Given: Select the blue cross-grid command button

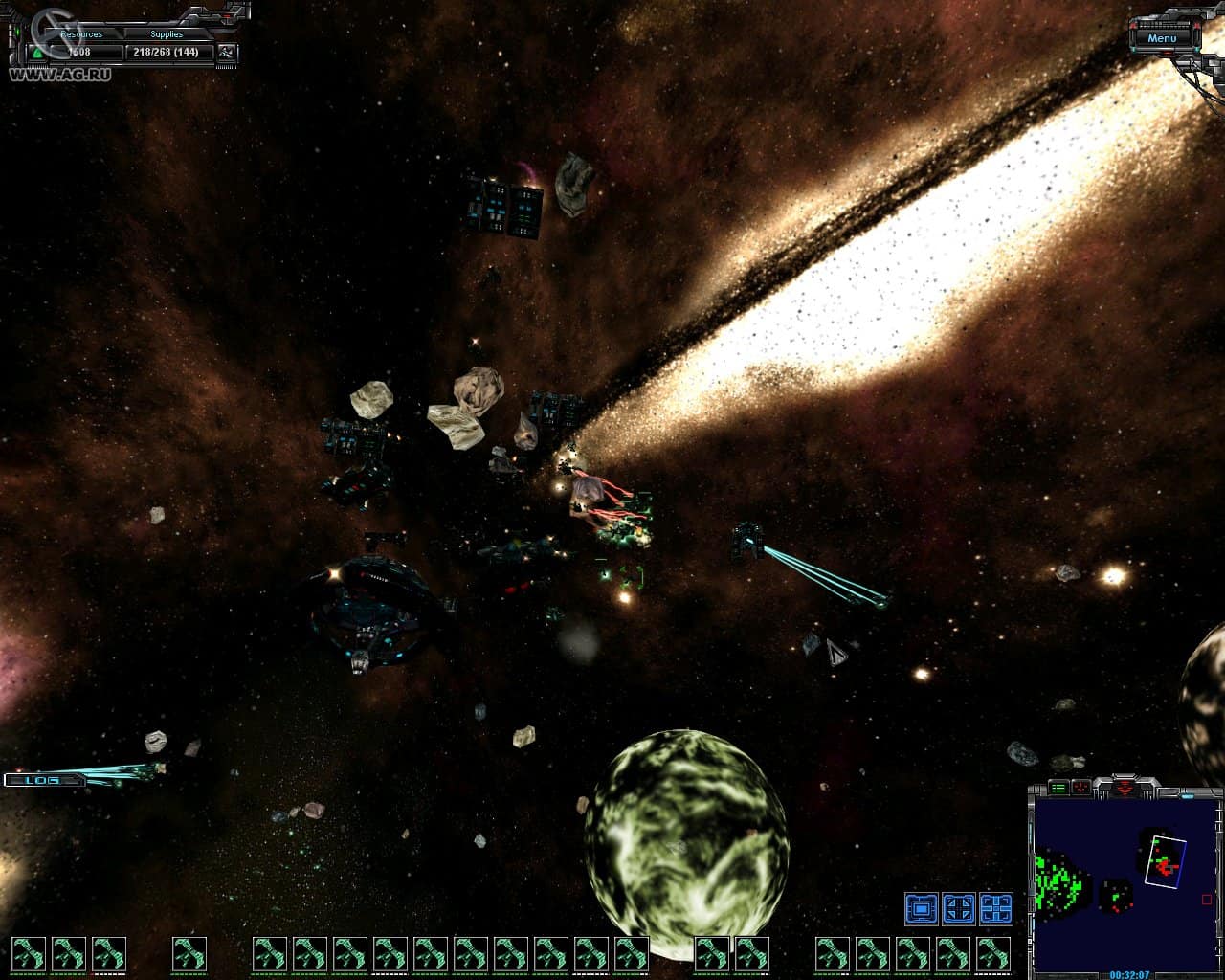Looking at the screenshot, I should 995,908.
